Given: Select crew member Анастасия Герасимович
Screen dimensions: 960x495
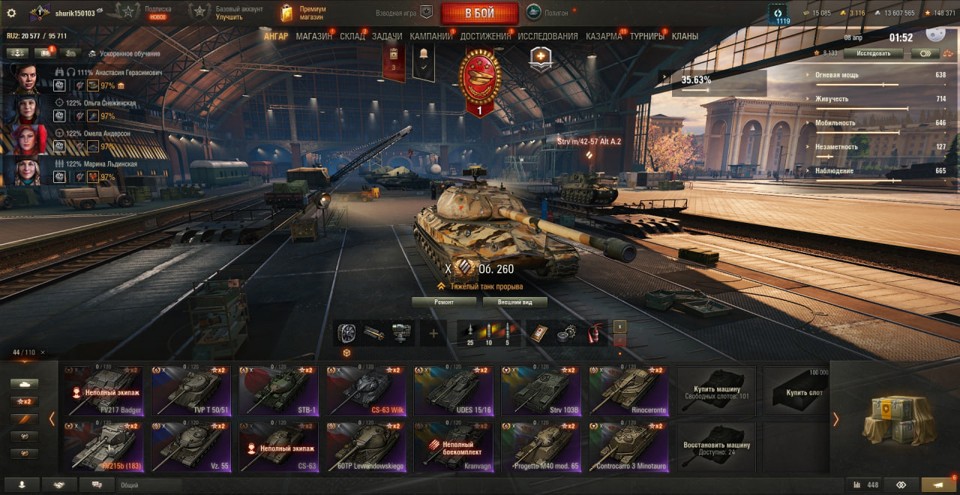Looking at the screenshot, I should pyautogui.click(x=28, y=76).
